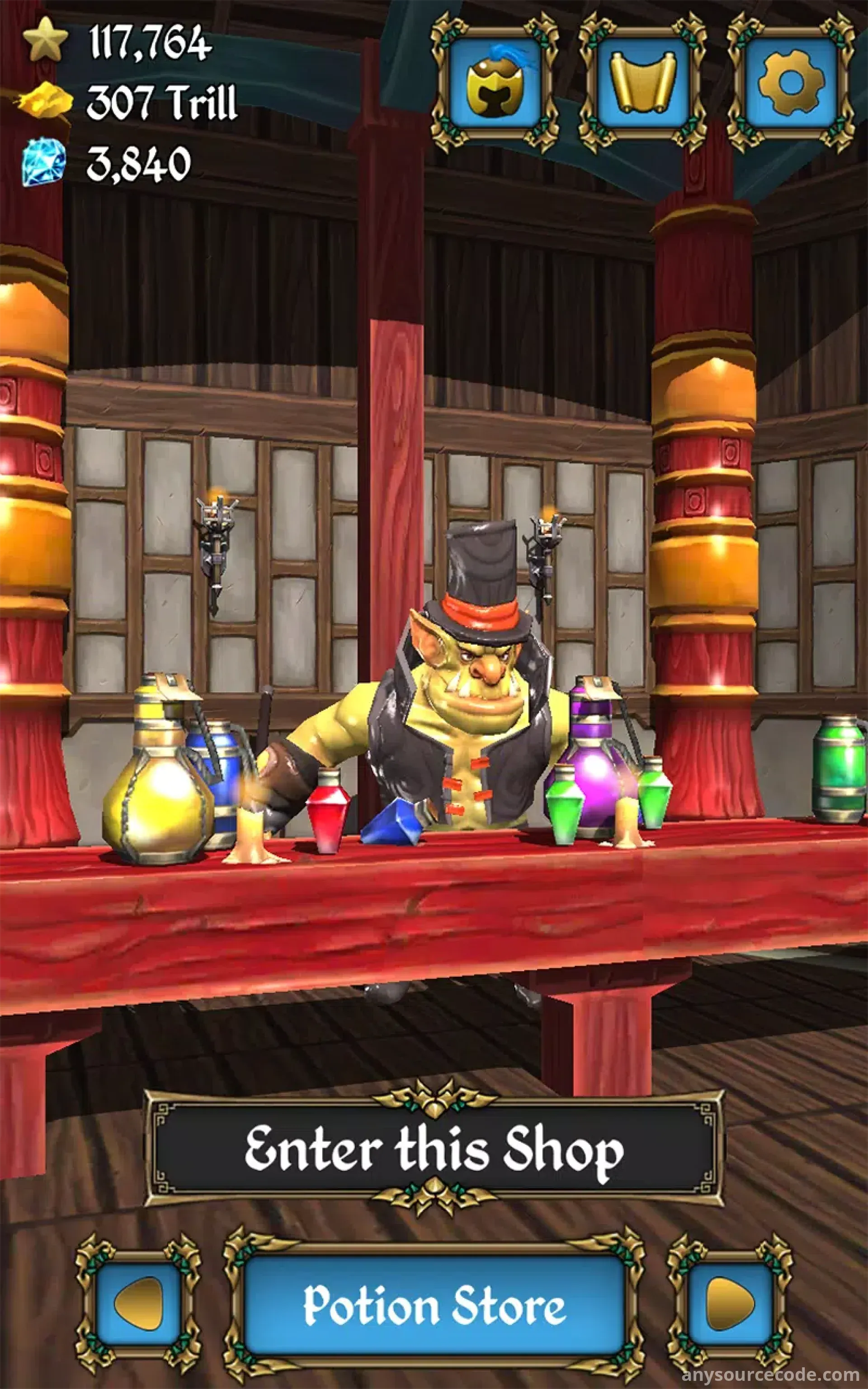Click the Enter this Shop button
Screen dimensions: 868x1389
[434, 1148]
